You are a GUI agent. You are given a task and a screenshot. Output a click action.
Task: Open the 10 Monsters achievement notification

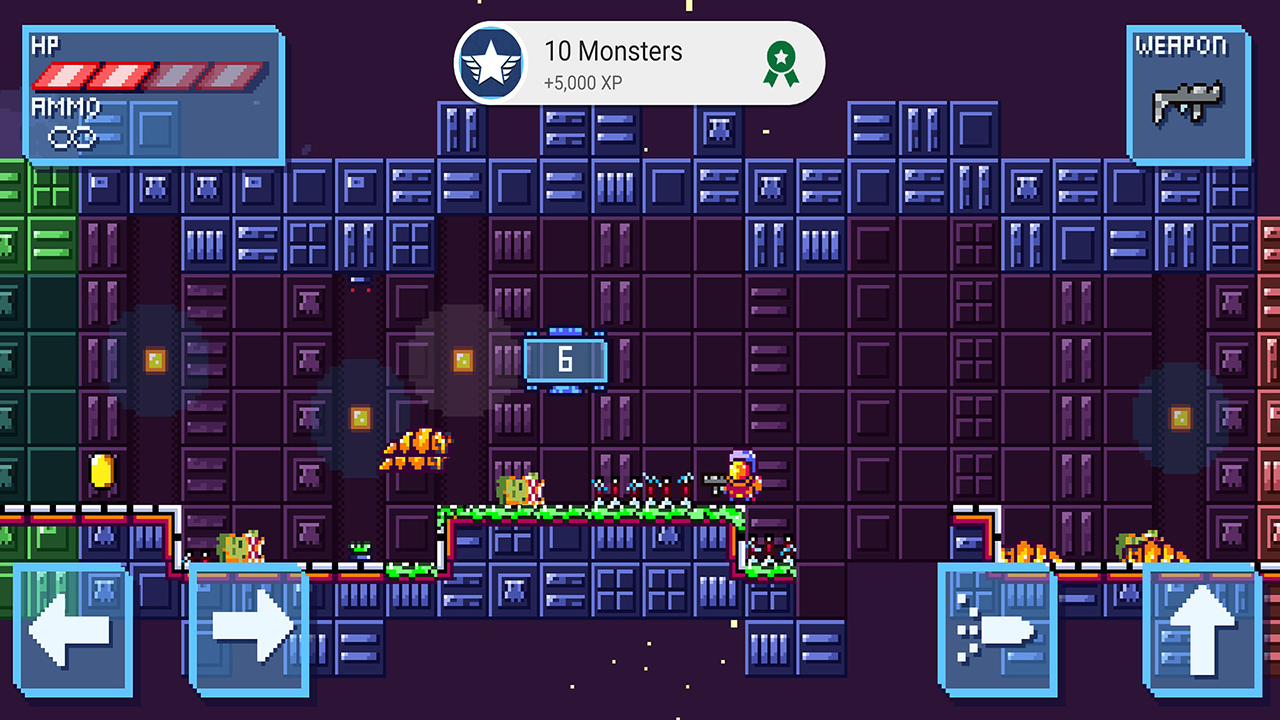pyautogui.click(x=639, y=63)
